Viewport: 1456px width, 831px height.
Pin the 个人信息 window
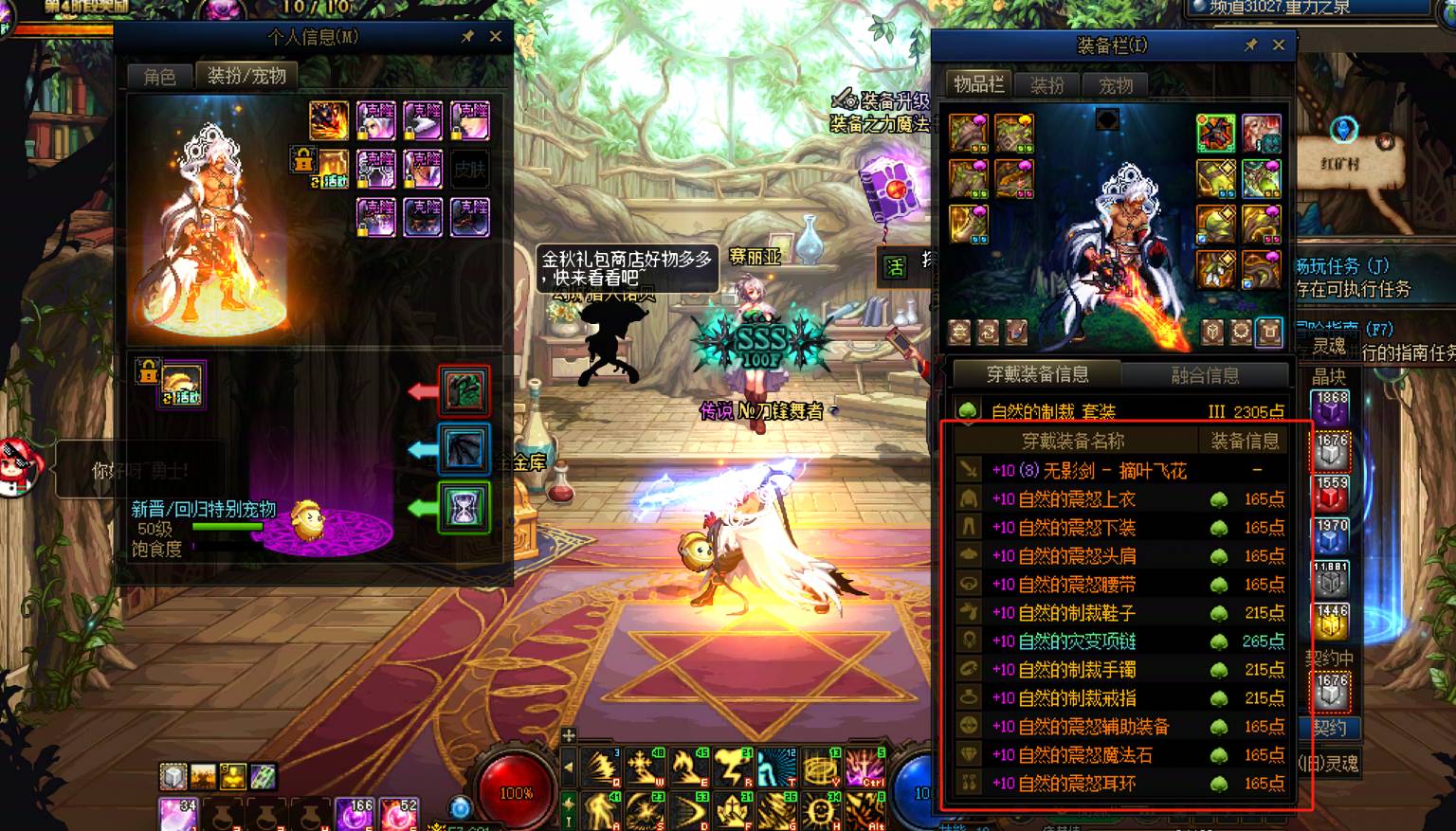coord(467,37)
